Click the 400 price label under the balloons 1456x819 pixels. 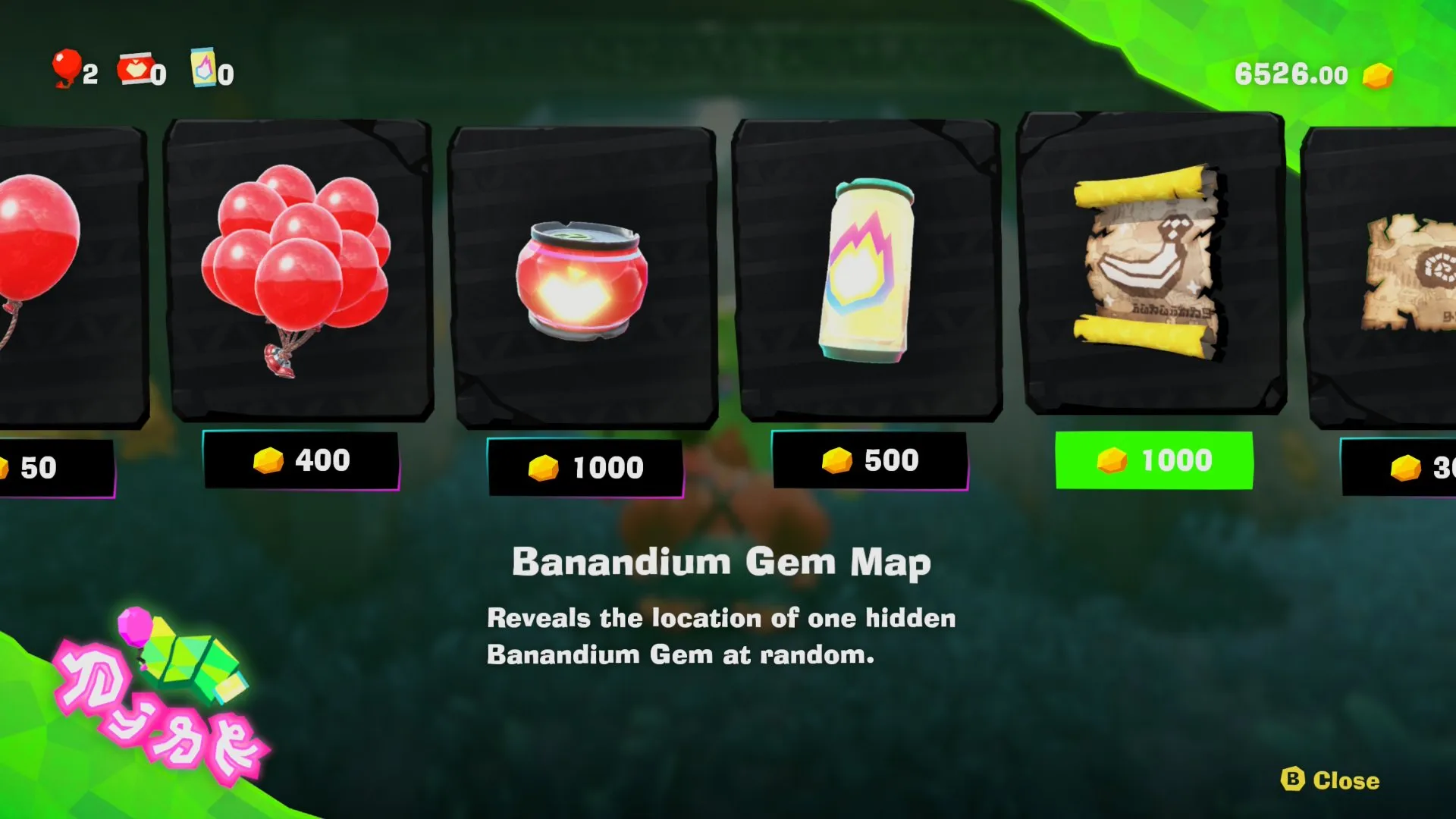[x=303, y=460]
